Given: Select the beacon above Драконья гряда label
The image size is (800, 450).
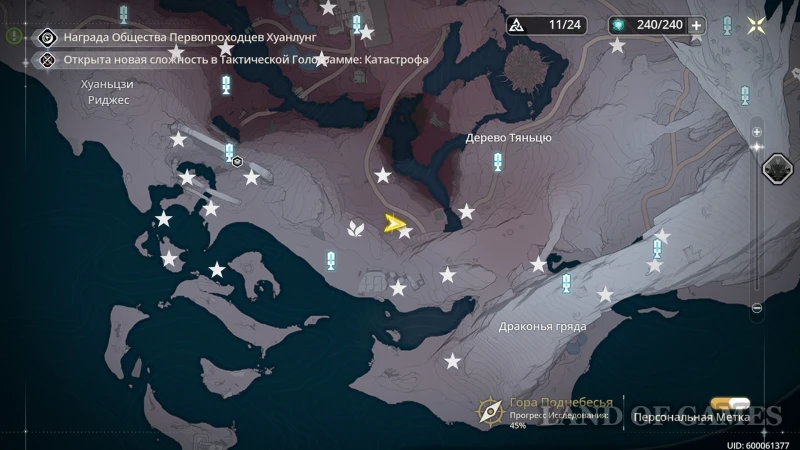Looking at the screenshot, I should click(x=566, y=284).
